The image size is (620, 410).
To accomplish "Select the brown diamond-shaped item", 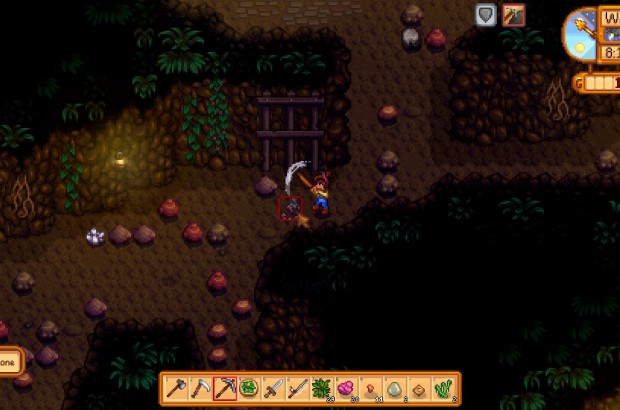I will tap(418, 387).
